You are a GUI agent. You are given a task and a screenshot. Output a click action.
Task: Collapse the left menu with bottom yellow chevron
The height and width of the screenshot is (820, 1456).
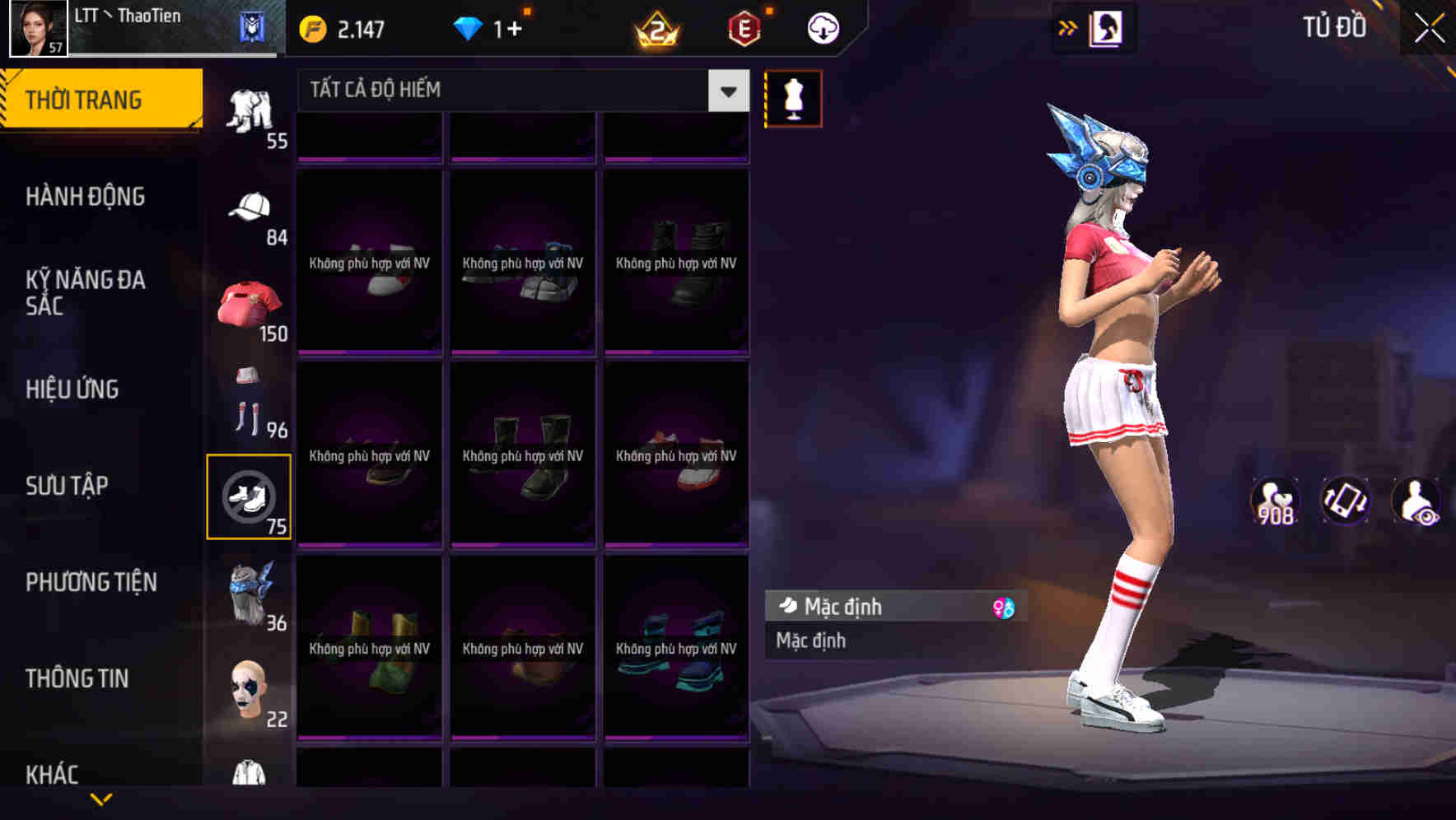tap(102, 800)
